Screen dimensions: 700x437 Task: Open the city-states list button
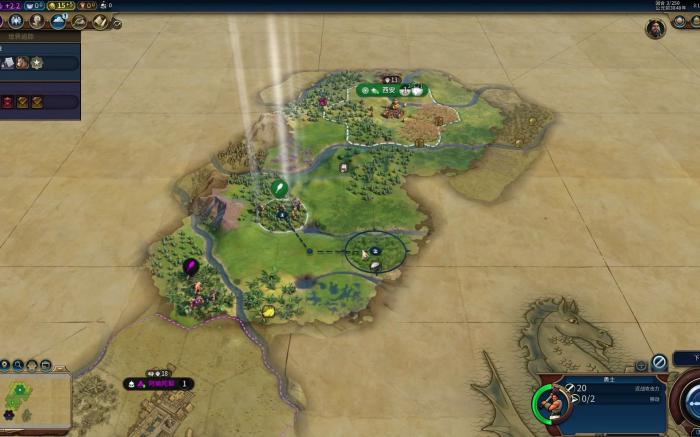click(x=14, y=20)
